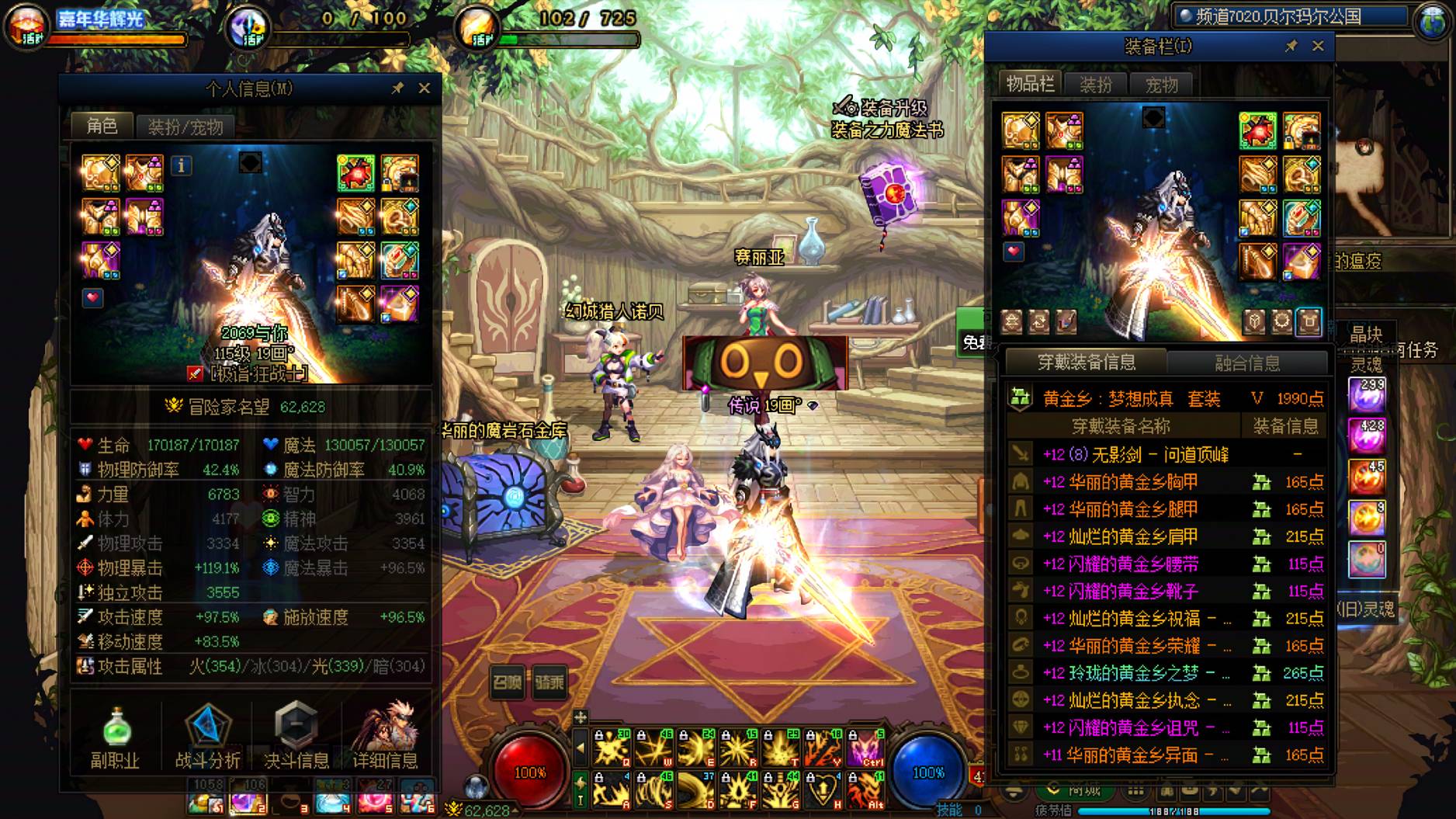The height and width of the screenshot is (819, 1456).
Task: Switch to the 装扮/宠物 tab
Action: 185,127
